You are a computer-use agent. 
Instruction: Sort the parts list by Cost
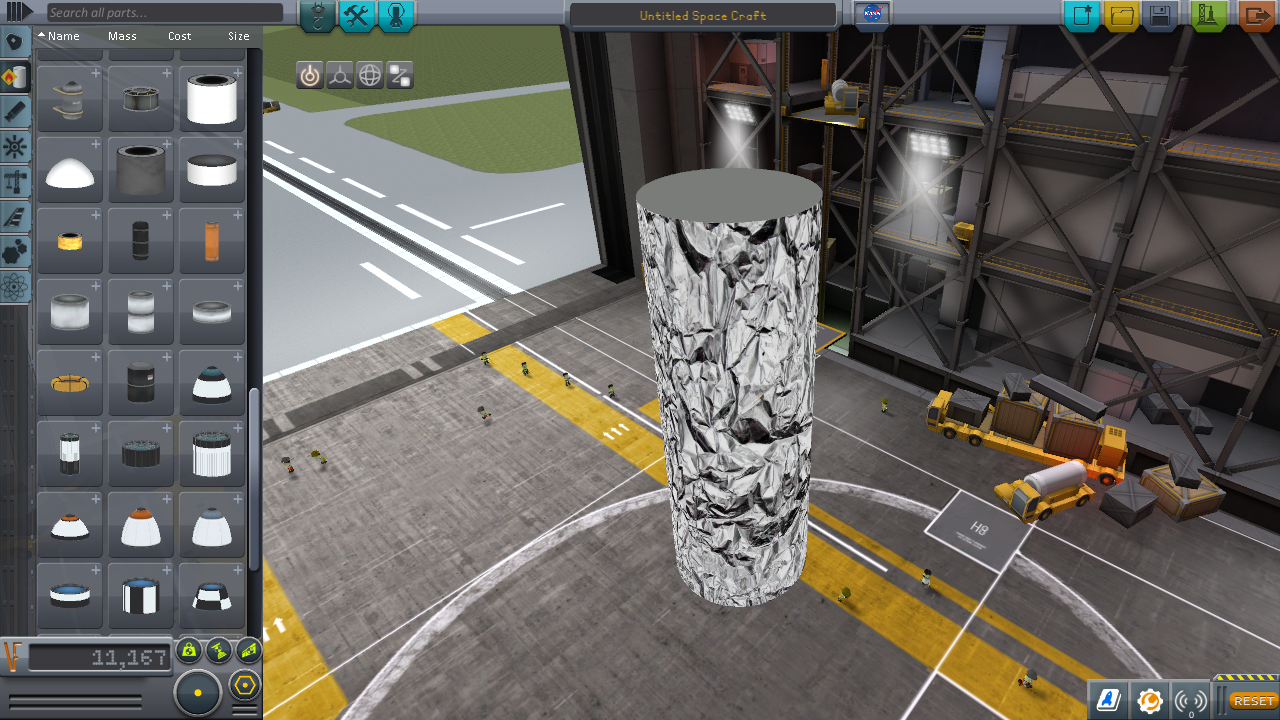point(179,36)
